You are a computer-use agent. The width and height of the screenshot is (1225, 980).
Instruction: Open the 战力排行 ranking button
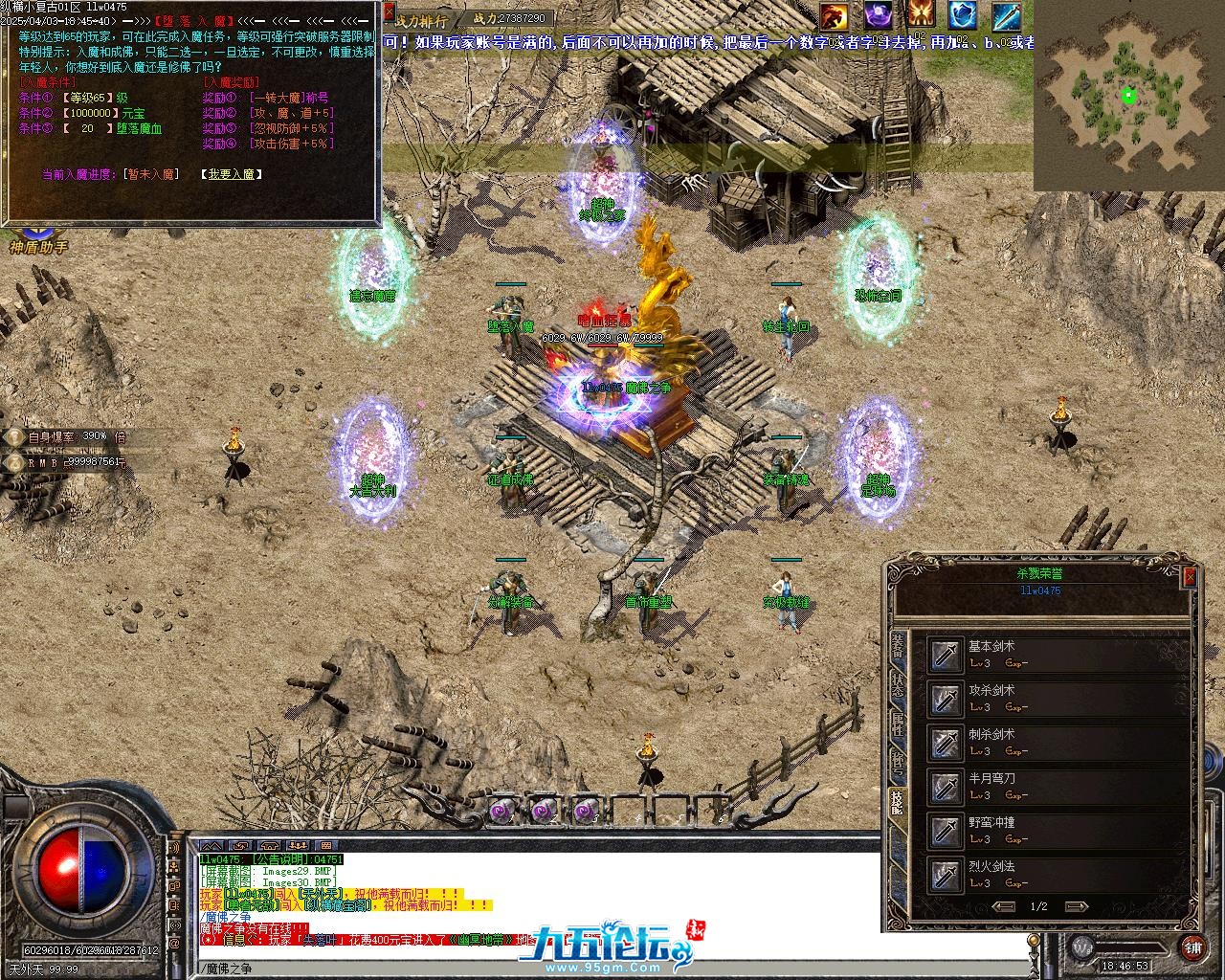click(421, 19)
